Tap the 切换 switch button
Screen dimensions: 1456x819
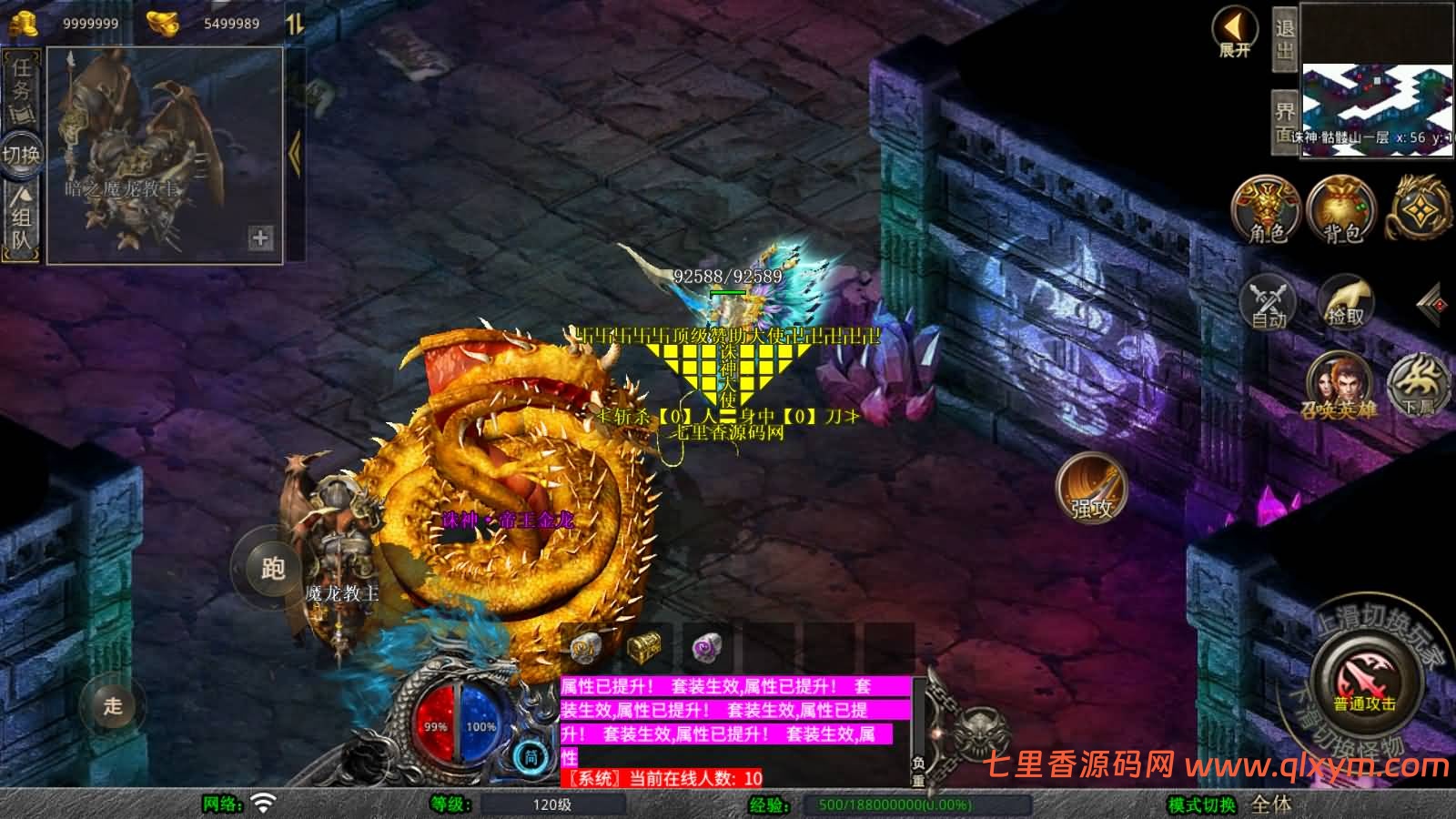(x=21, y=154)
